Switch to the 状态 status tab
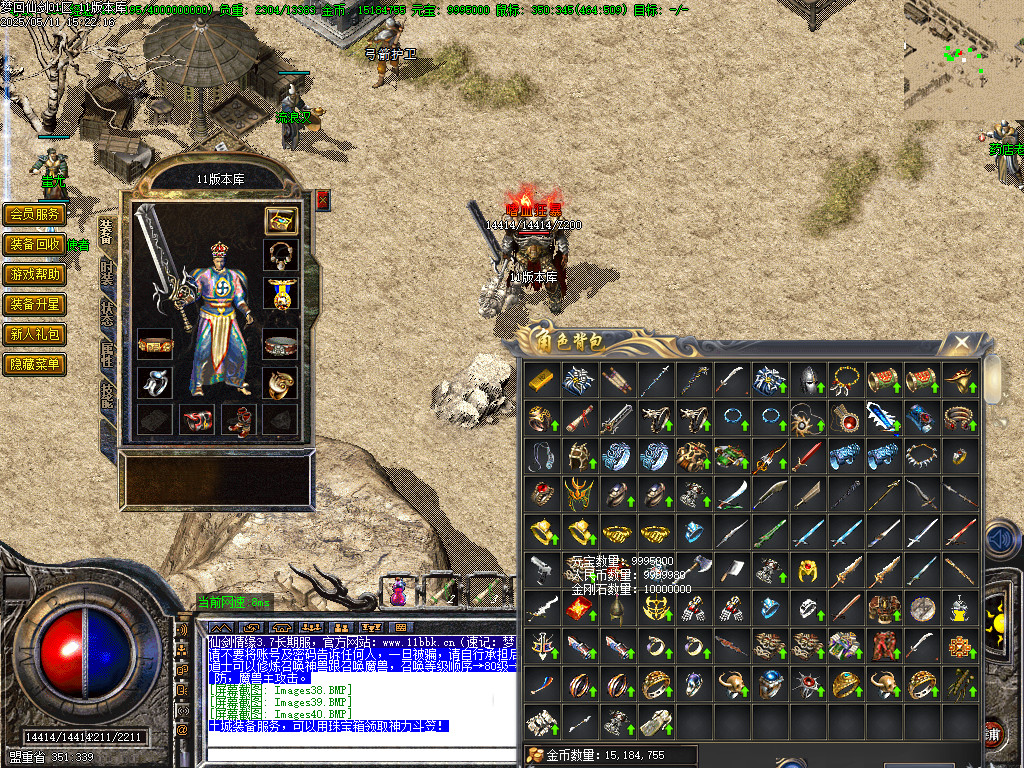This screenshot has height=768, width=1024. coord(107,314)
